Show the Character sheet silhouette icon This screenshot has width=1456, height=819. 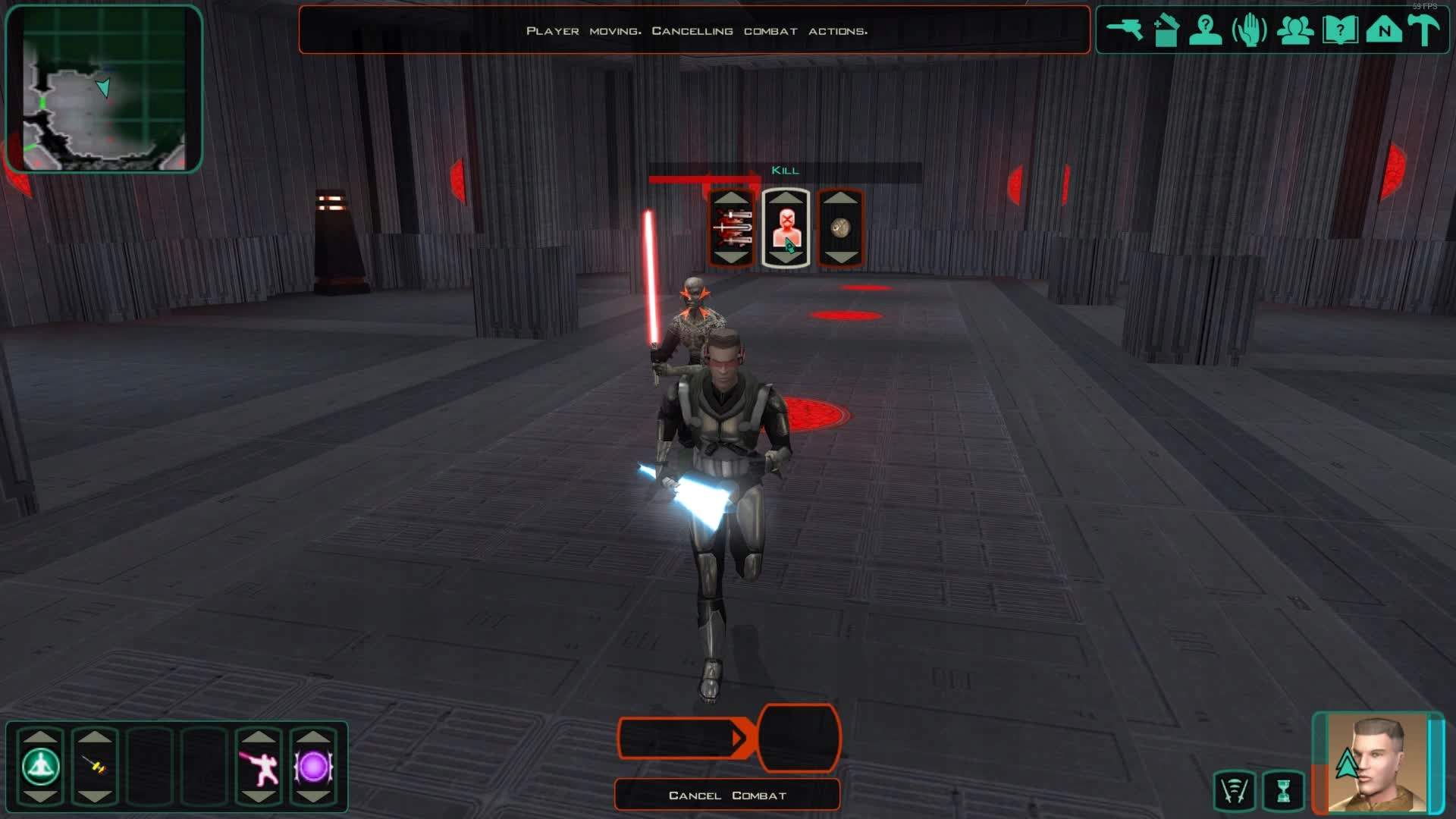point(1205,31)
